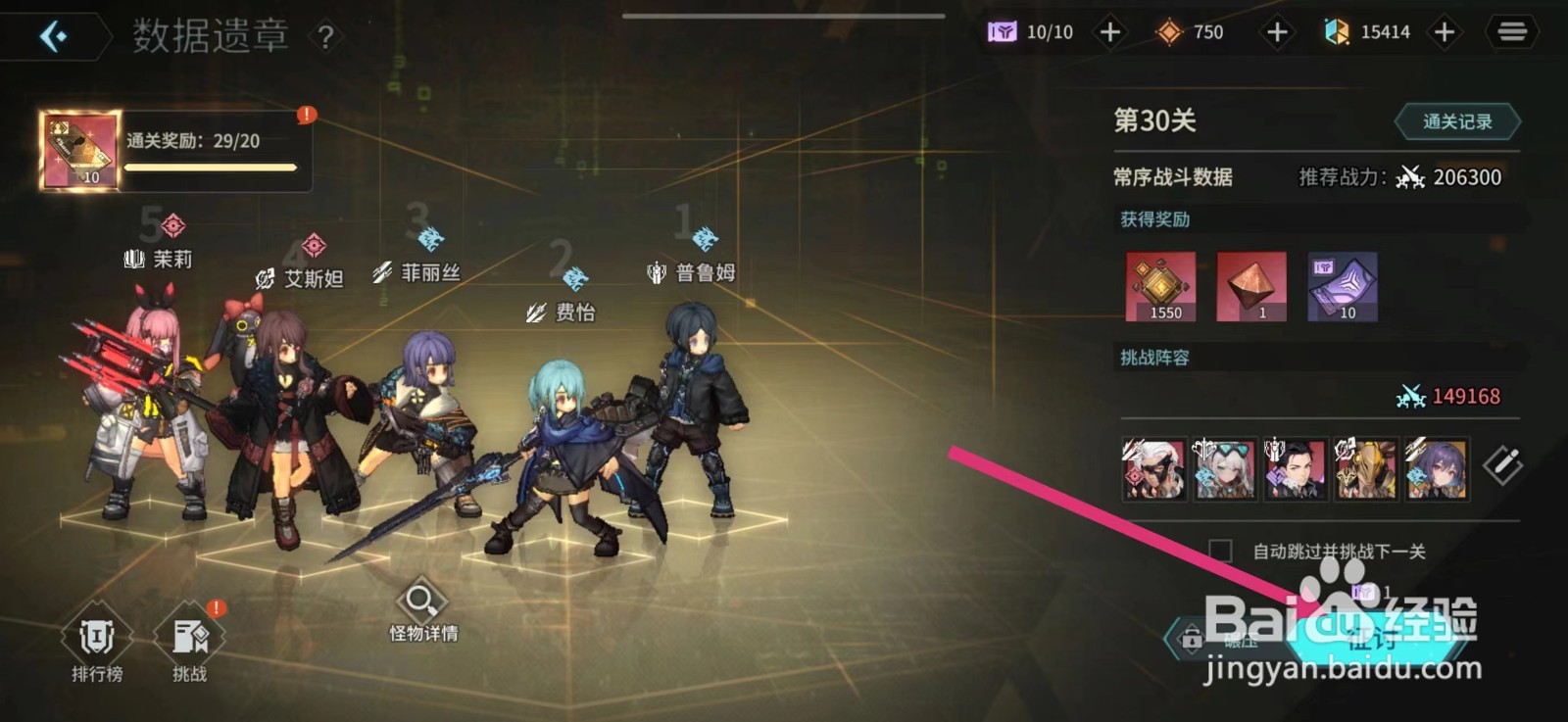The image size is (1568, 722).
Task: Add currency with plus beside 750
Action: coord(1277,31)
